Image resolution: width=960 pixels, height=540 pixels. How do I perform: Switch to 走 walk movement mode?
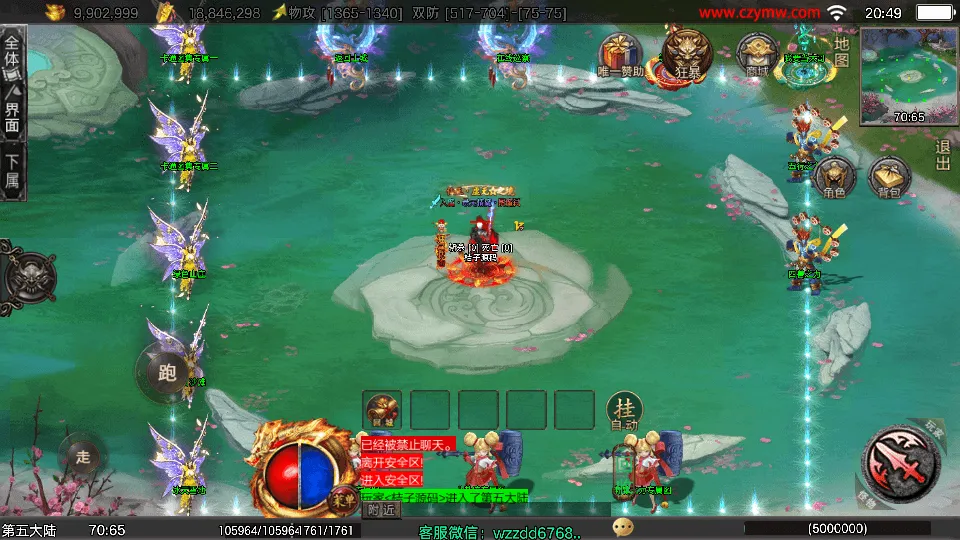(x=83, y=456)
